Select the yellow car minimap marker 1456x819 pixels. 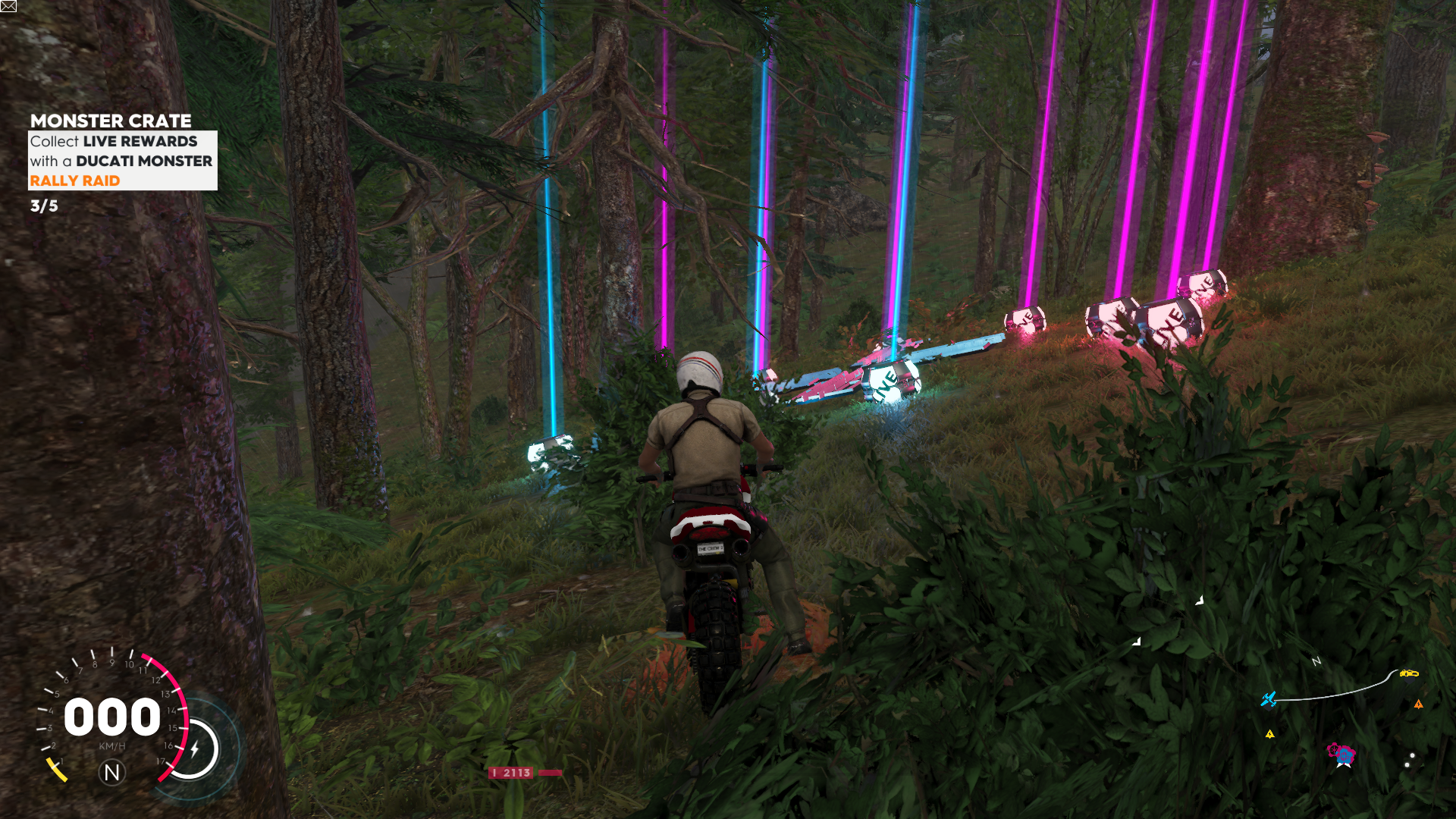[1409, 673]
